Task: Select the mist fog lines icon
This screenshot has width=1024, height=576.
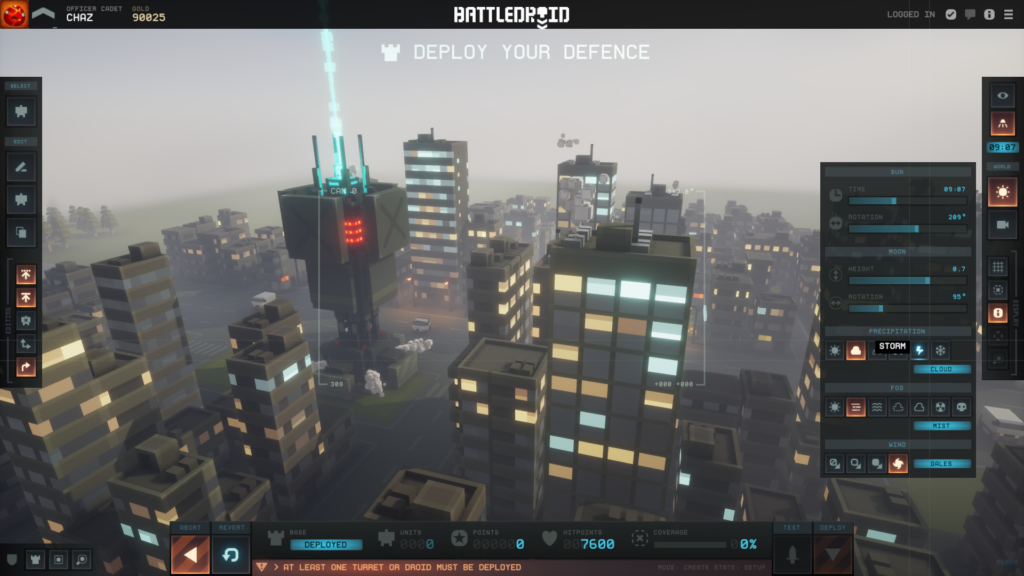Action: tap(856, 407)
